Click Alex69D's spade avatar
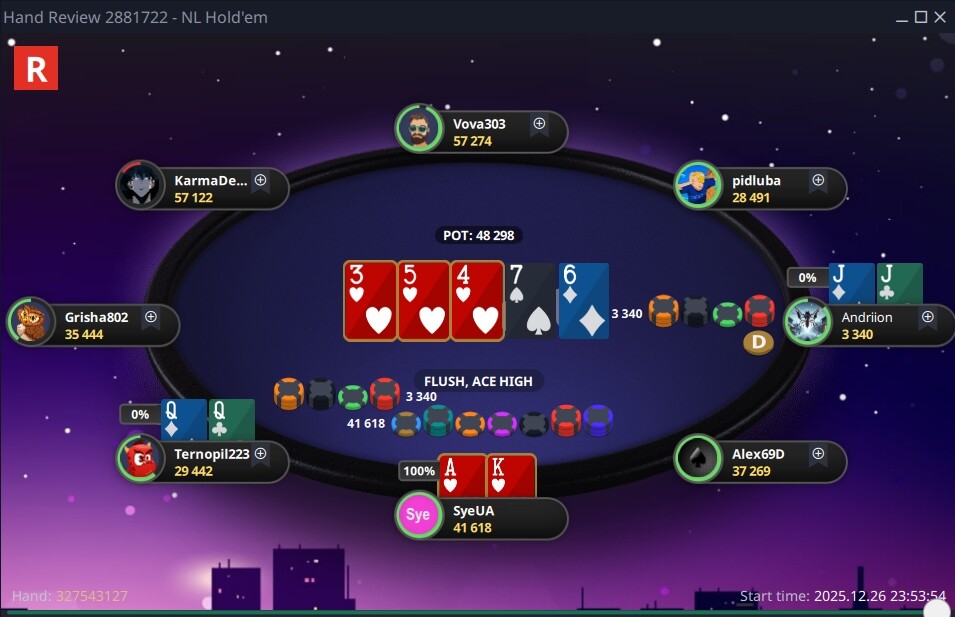This screenshot has height=617, width=955. (x=697, y=459)
